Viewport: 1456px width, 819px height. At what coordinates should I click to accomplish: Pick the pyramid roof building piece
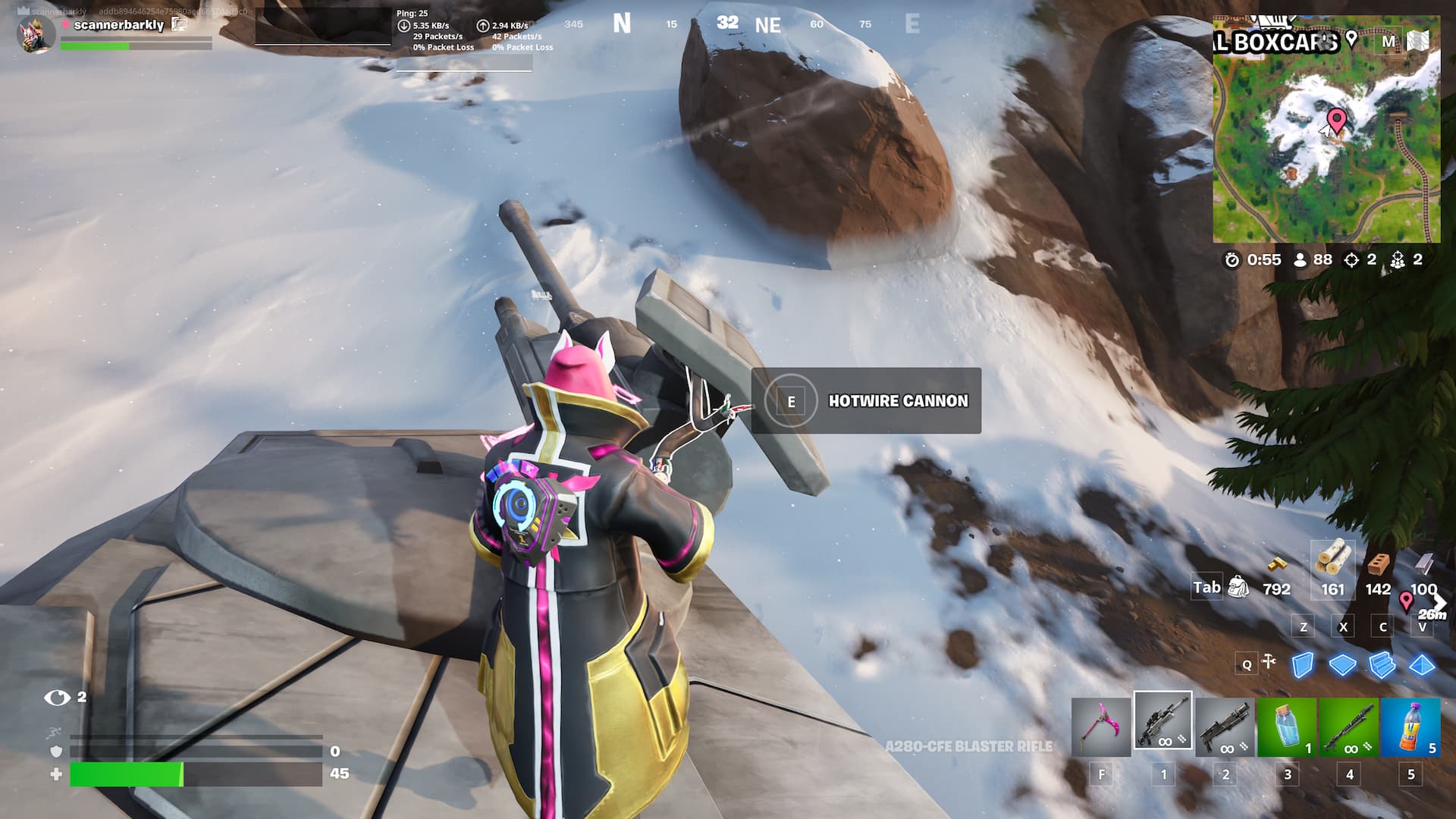(1422, 665)
